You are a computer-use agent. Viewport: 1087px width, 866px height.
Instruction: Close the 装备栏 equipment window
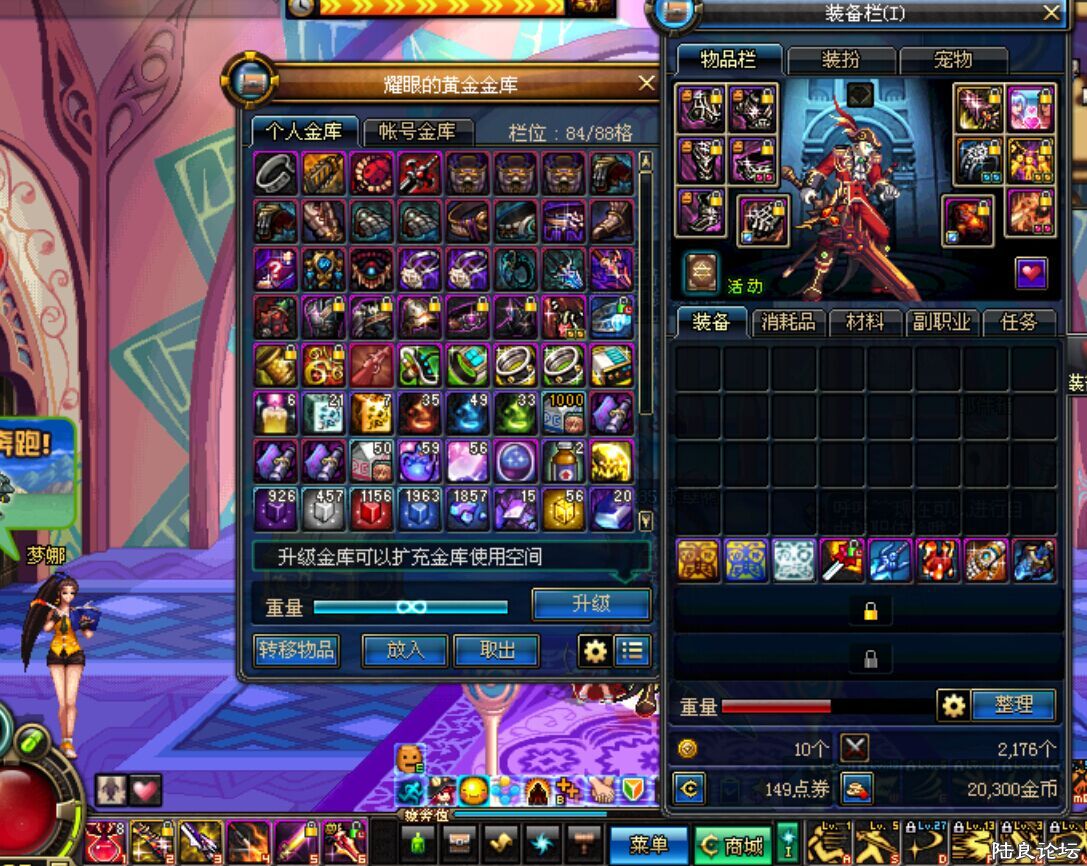coord(1051,12)
